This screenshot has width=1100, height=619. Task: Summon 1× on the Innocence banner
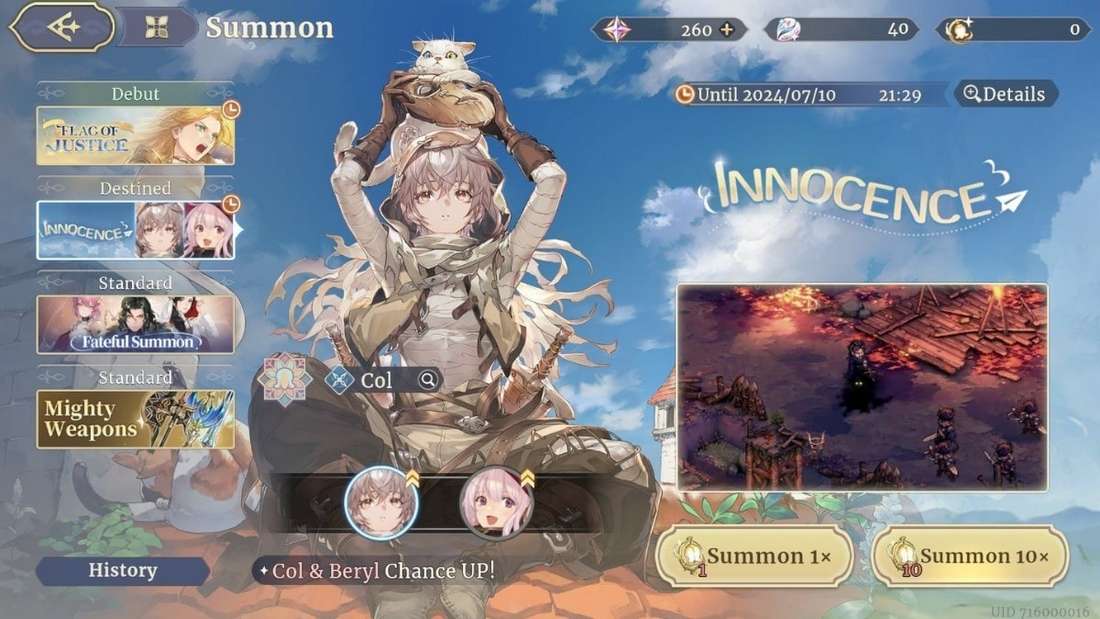pyautogui.click(x=755, y=556)
